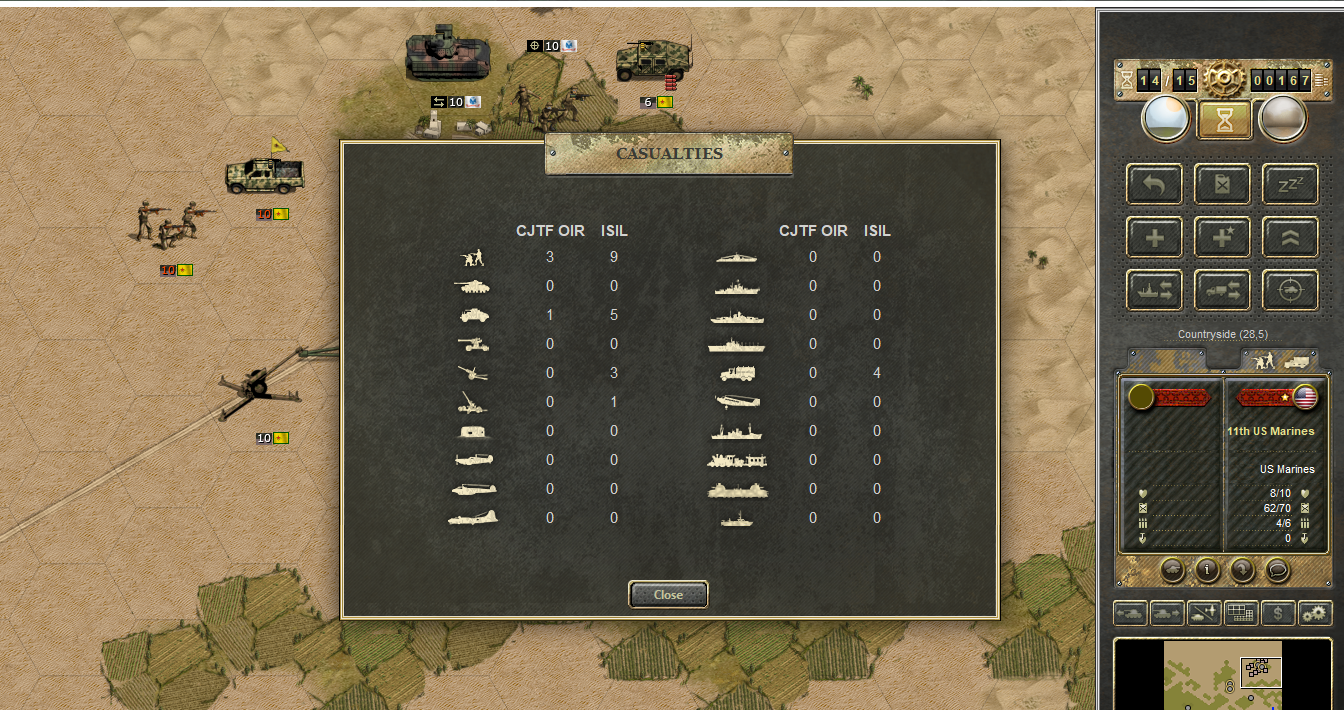1344x710 pixels.
Task: Click the speech bubble button
Action: [1277, 570]
